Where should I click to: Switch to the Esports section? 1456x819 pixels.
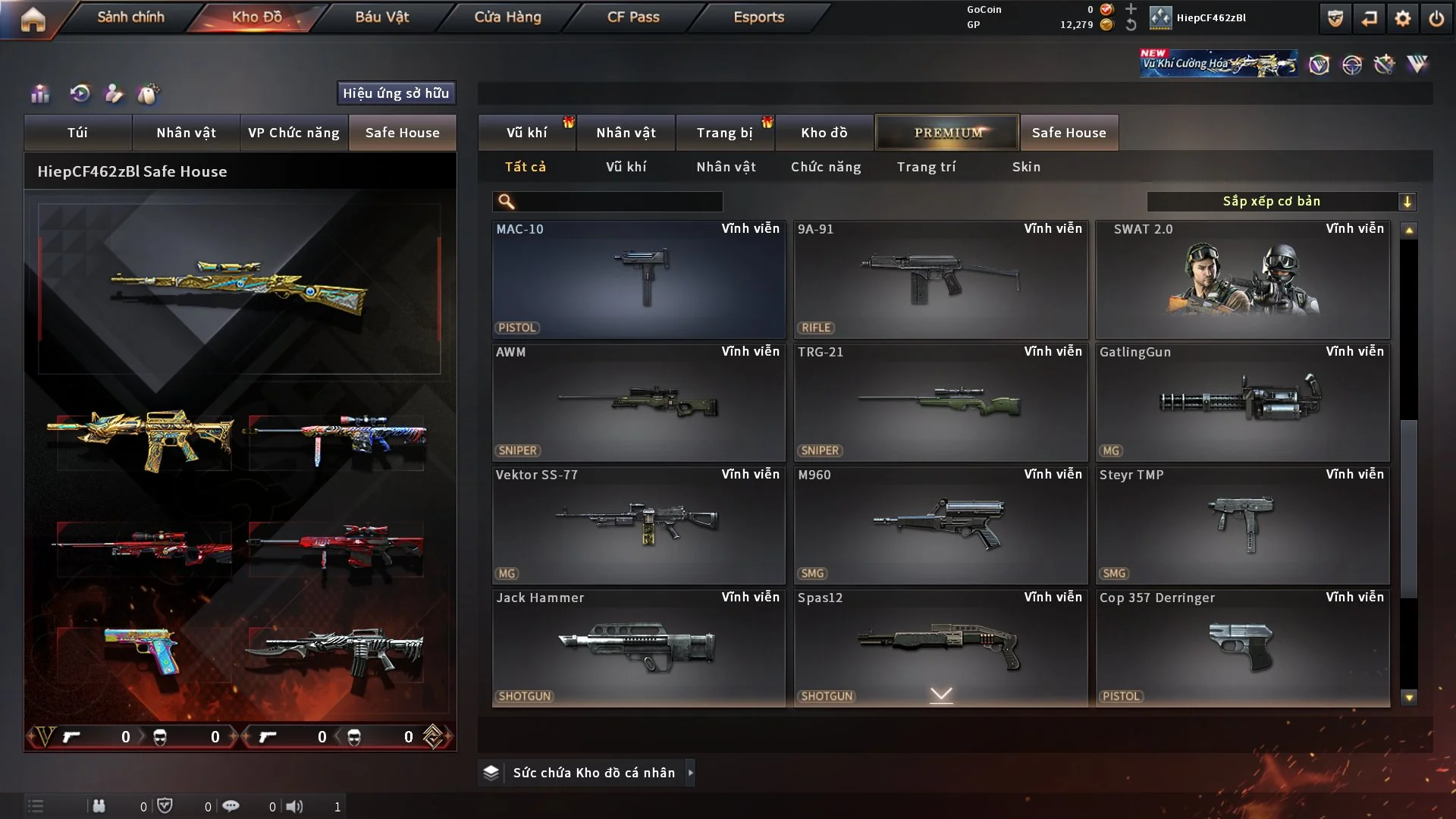point(758,17)
